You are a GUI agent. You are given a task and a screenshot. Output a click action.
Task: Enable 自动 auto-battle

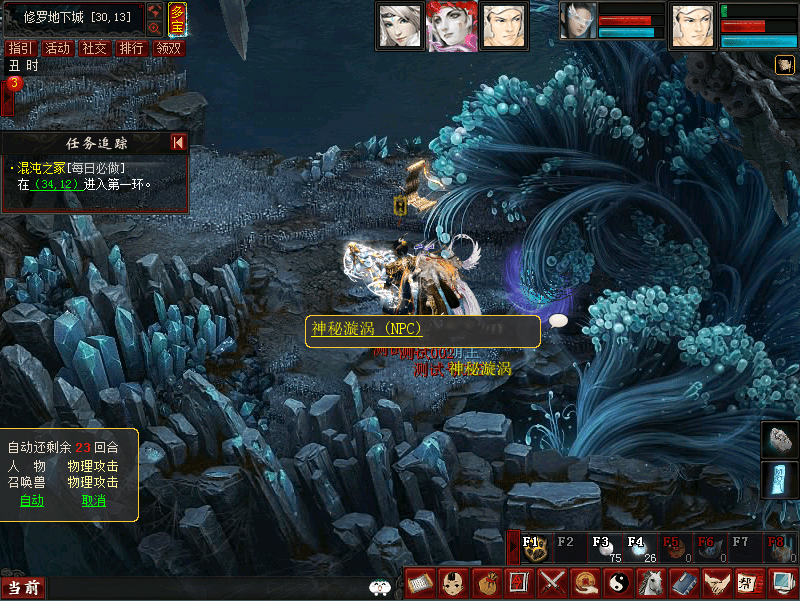click(32, 501)
